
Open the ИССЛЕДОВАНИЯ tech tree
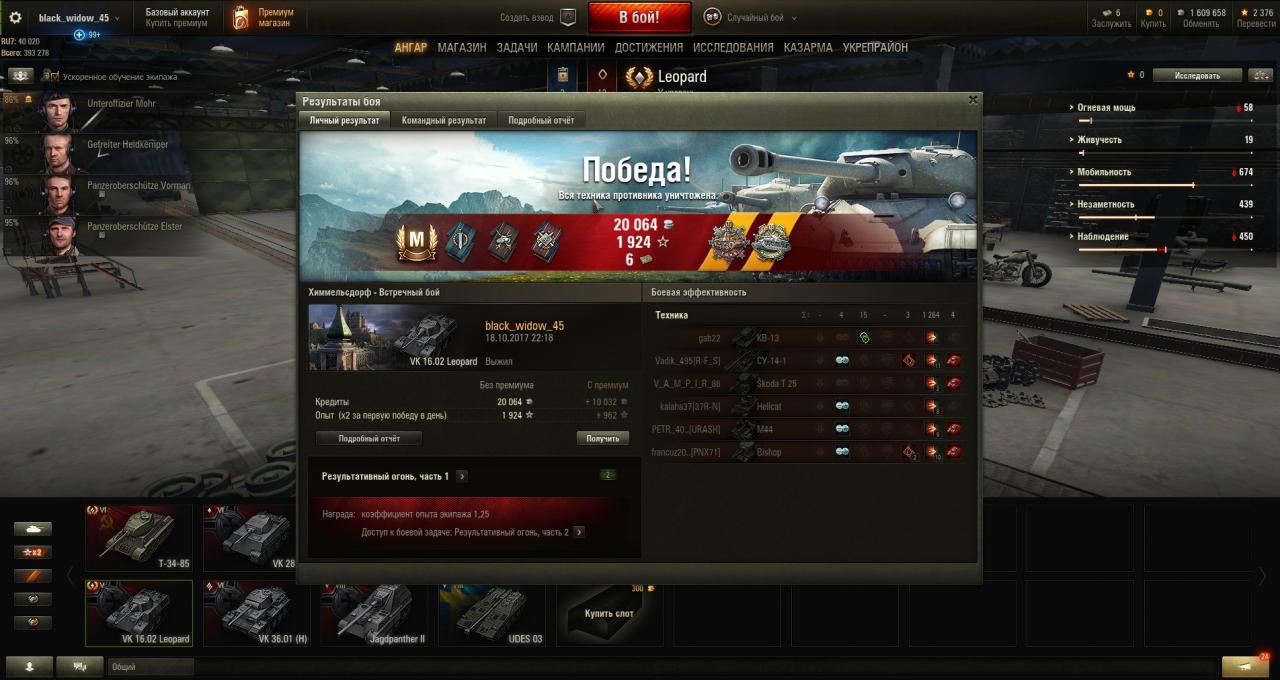click(x=733, y=47)
